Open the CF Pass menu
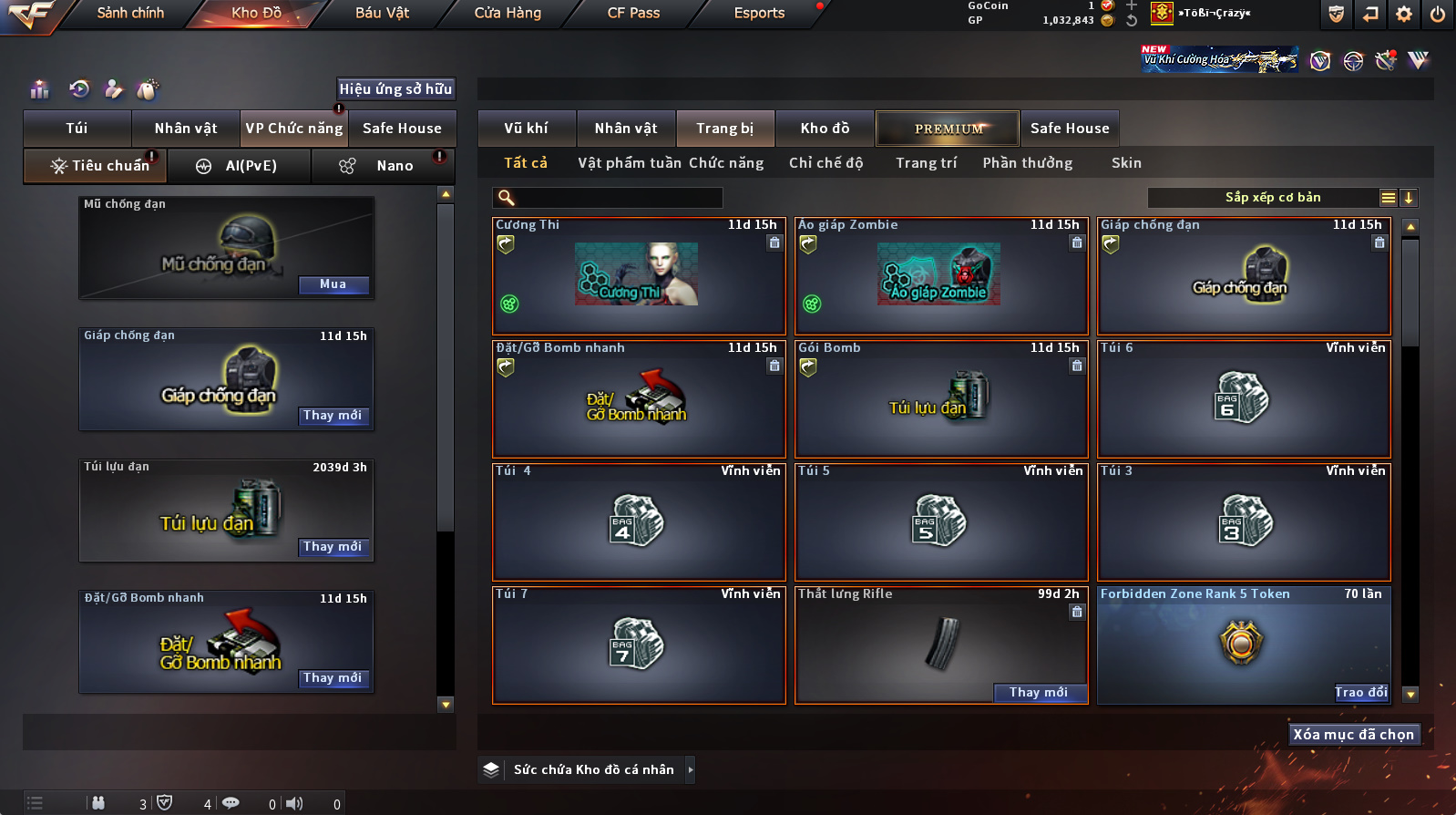1456x815 pixels. [x=633, y=13]
